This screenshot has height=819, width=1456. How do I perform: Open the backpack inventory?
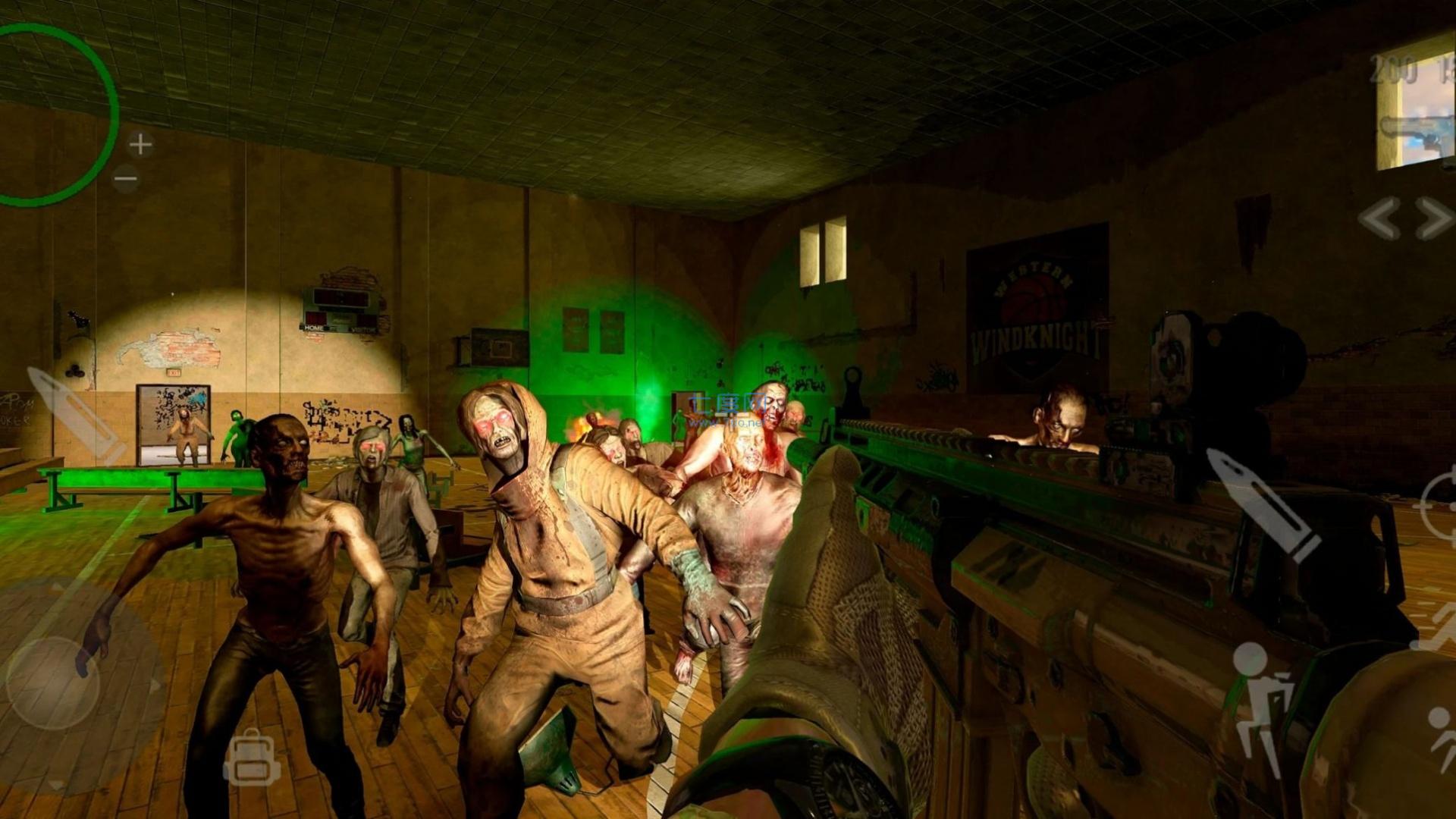[x=251, y=758]
